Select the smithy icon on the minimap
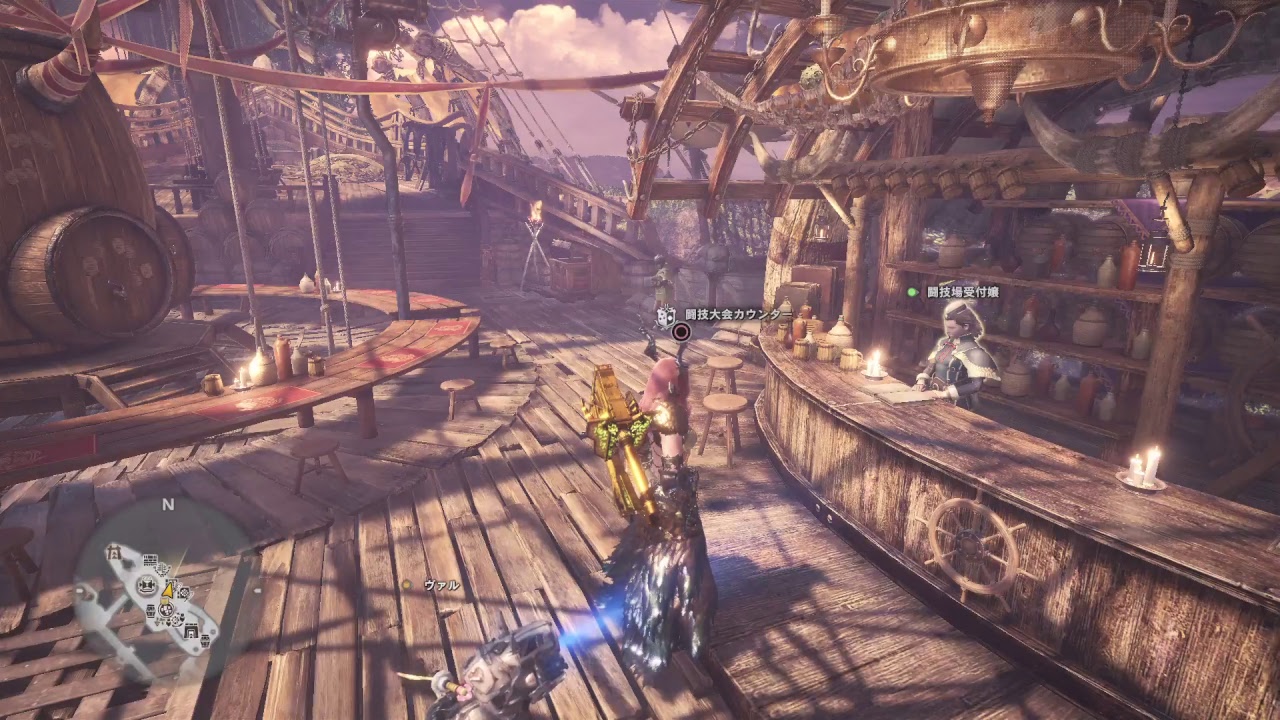Image resolution: width=1280 pixels, height=720 pixels. coord(145,585)
